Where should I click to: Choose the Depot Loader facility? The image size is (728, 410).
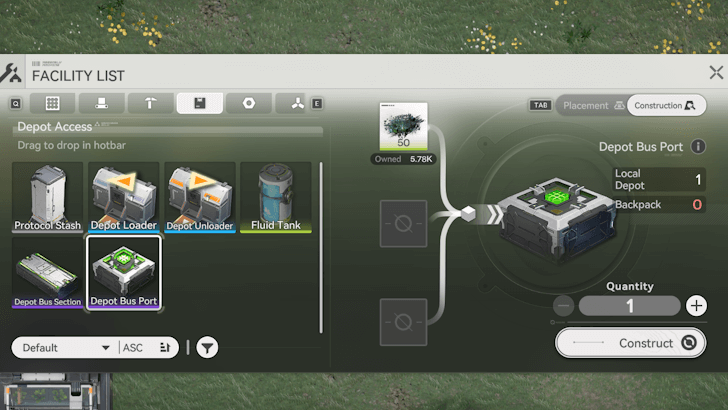coord(124,197)
